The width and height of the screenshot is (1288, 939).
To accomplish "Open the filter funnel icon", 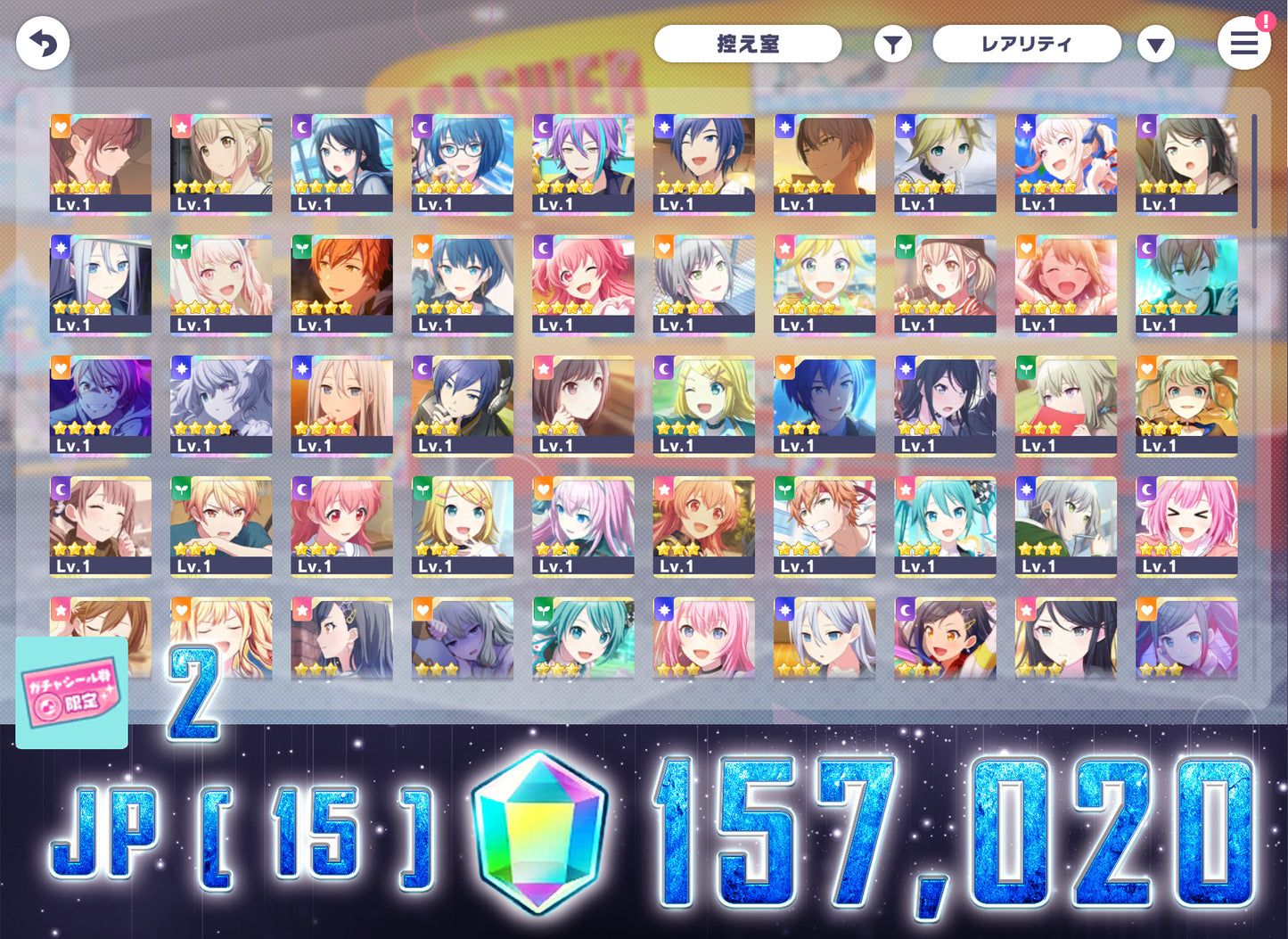I will [894, 43].
